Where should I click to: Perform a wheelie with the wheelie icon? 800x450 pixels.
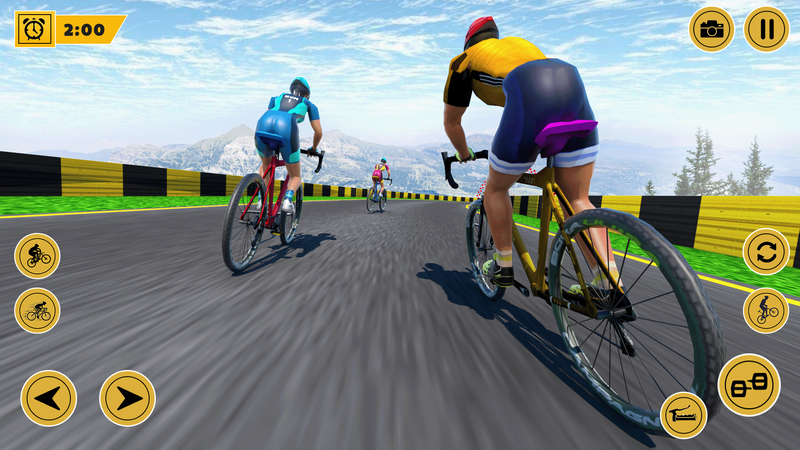[766, 310]
